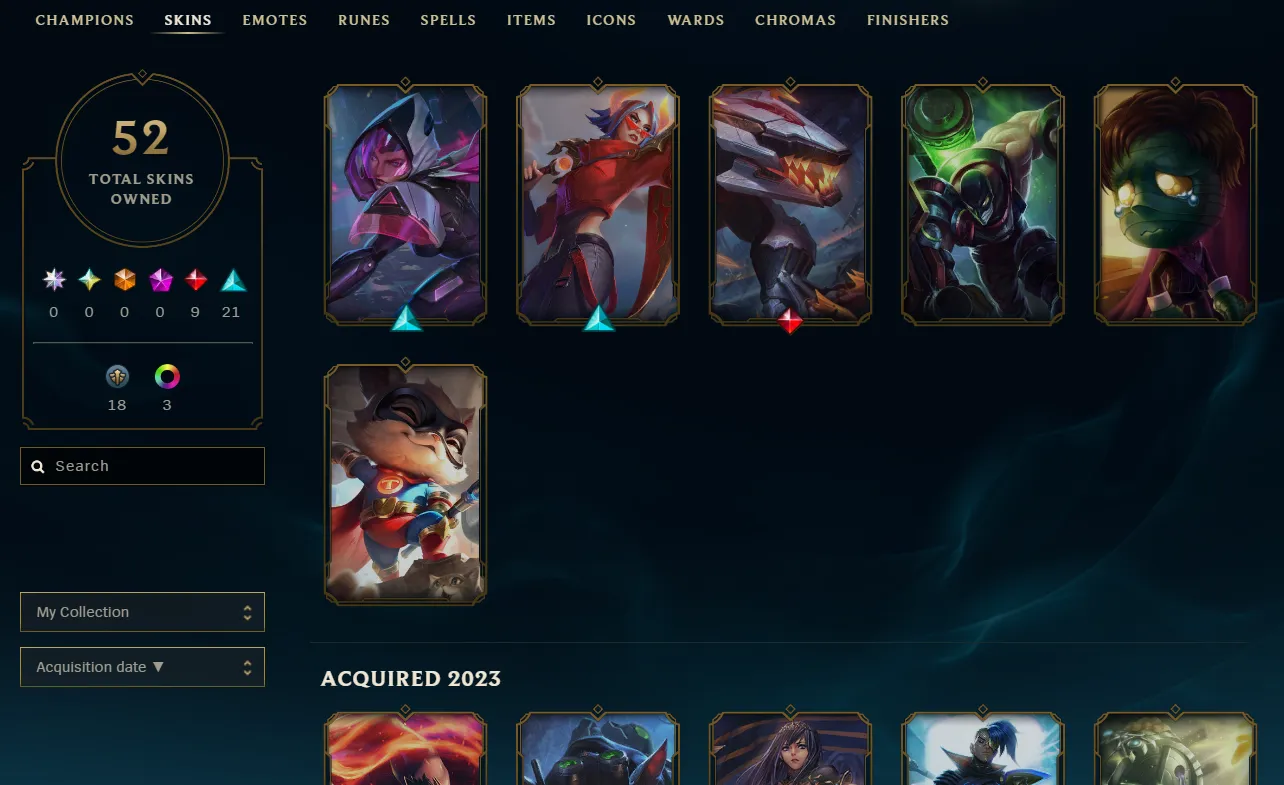Image resolution: width=1284 pixels, height=785 pixels.
Task: Open the Acquisition date sorting dropdown
Action: point(142,667)
